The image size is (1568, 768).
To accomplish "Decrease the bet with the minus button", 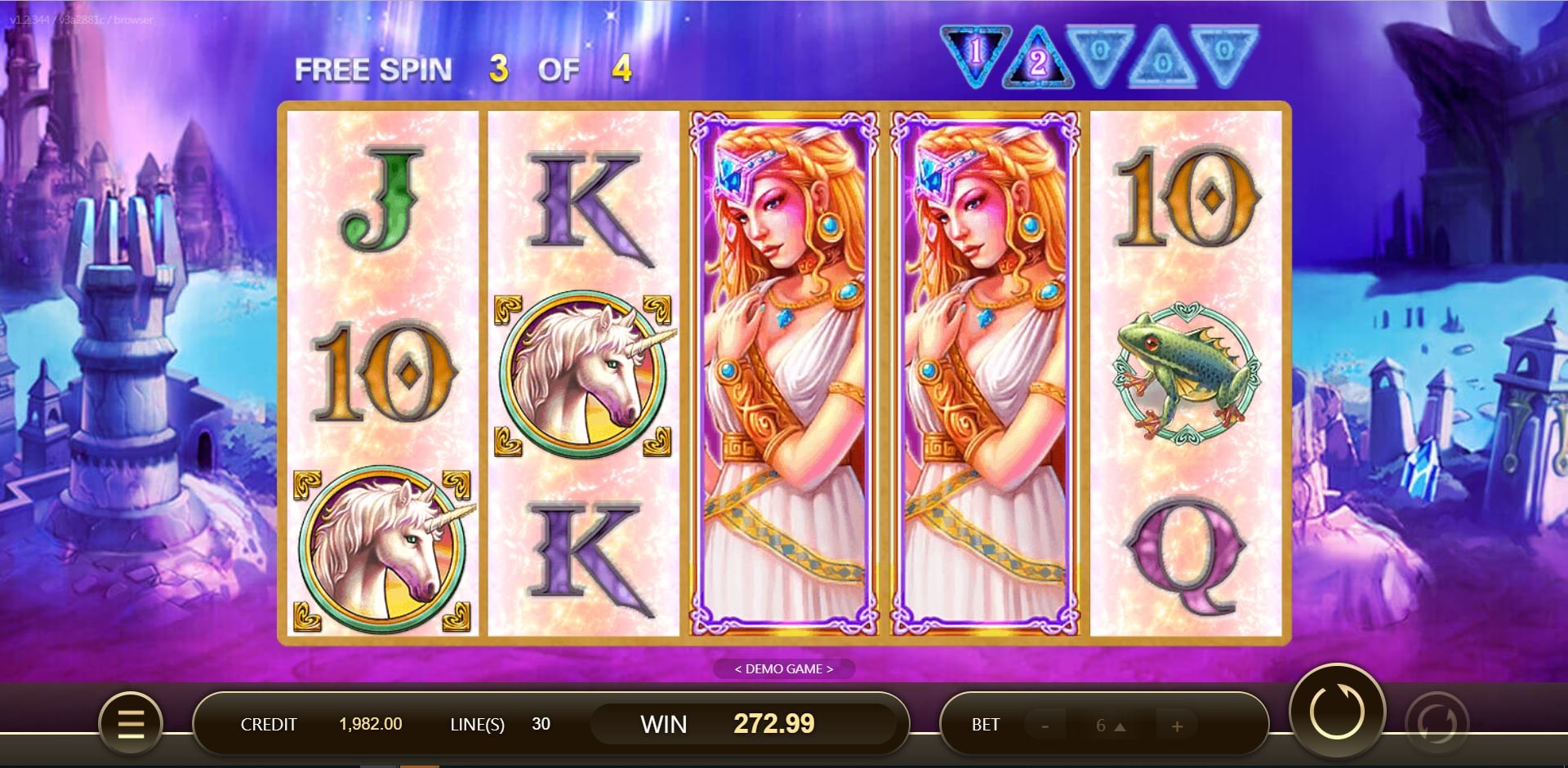I will [x=1048, y=724].
